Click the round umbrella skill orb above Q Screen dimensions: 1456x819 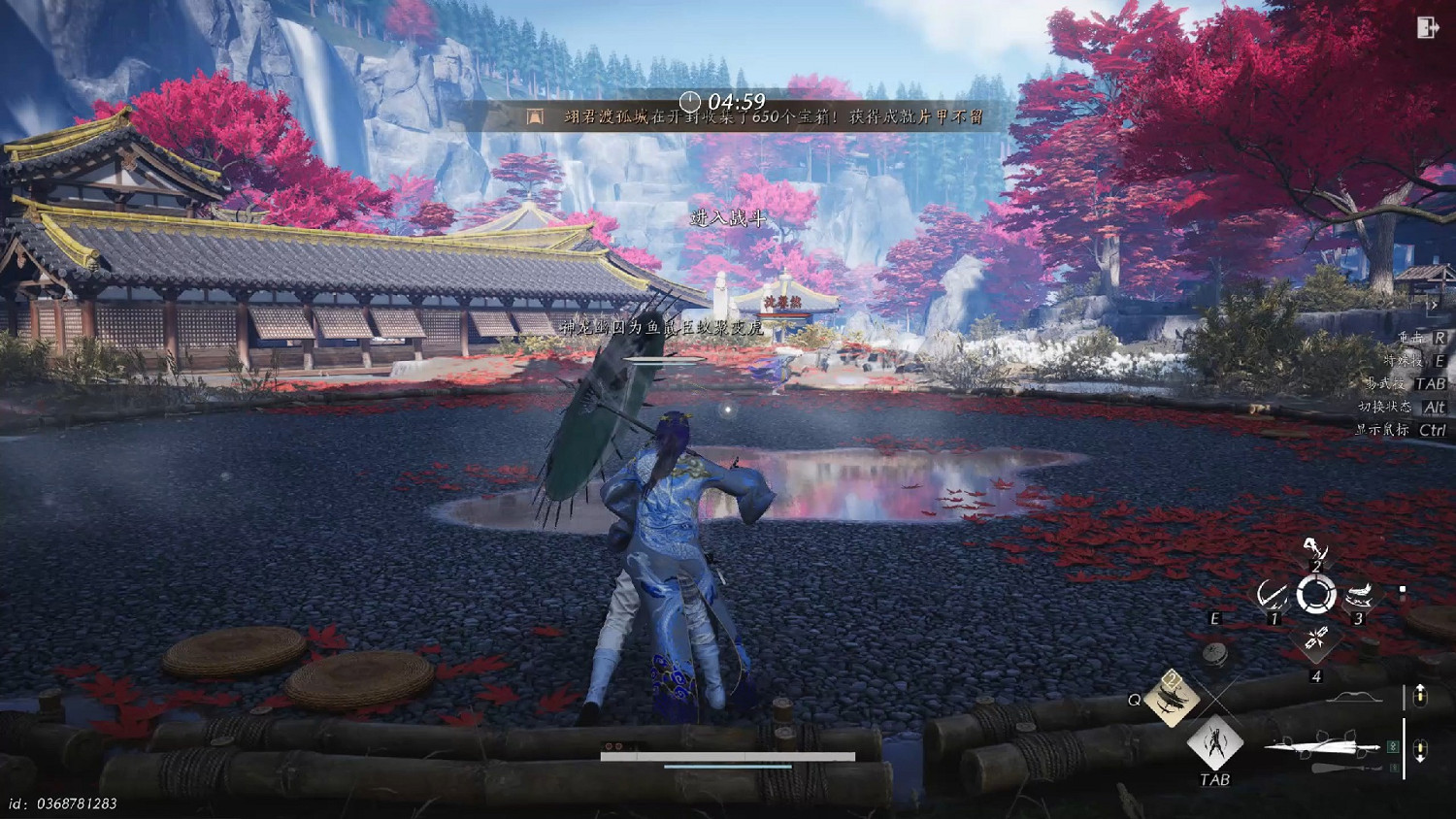tap(1214, 655)
